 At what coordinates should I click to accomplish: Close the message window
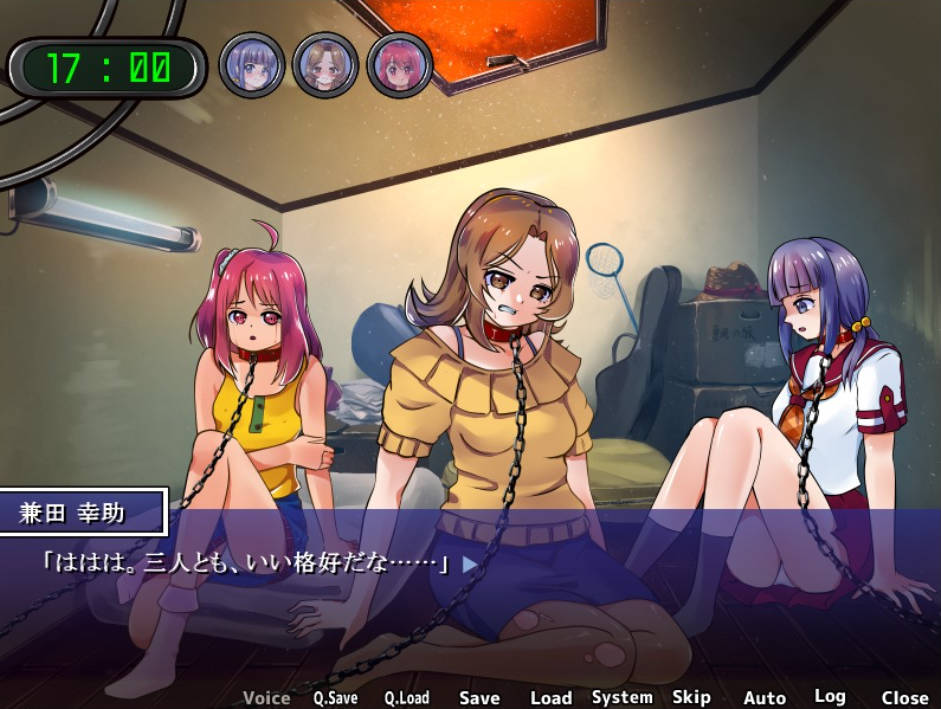click(904, 698)
